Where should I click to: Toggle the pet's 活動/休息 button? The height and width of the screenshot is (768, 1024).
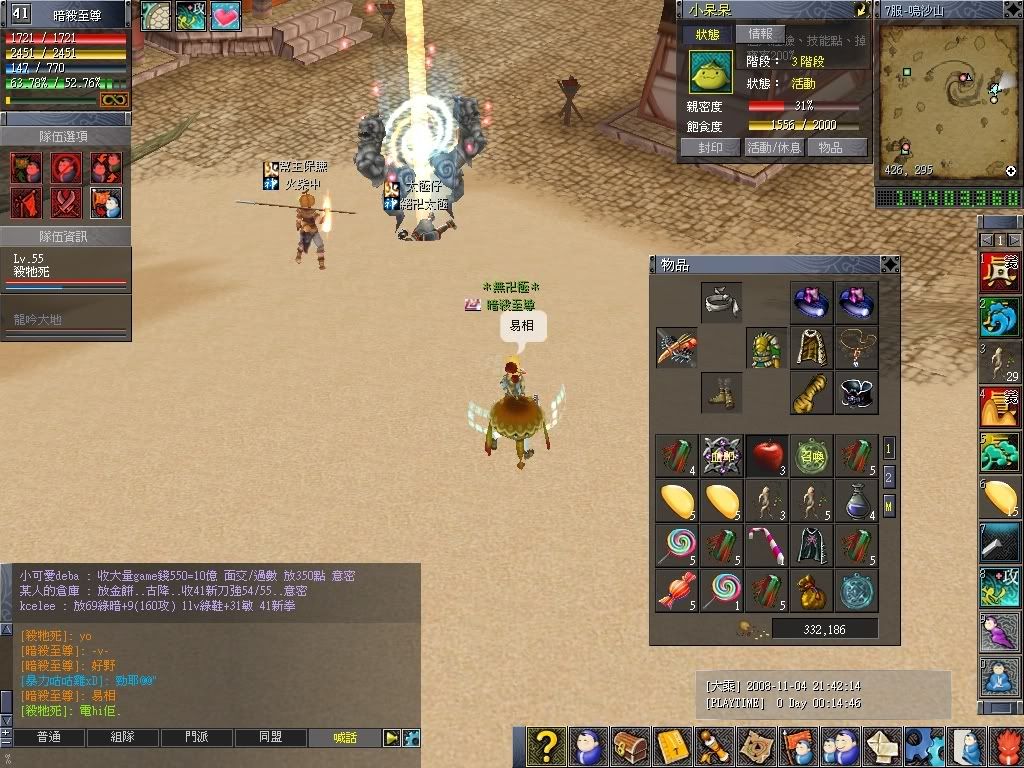[x=773, y=147]
